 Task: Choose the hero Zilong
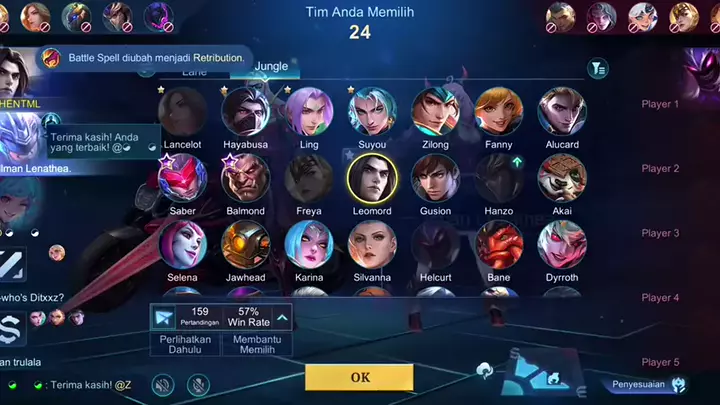pos(435,112)
